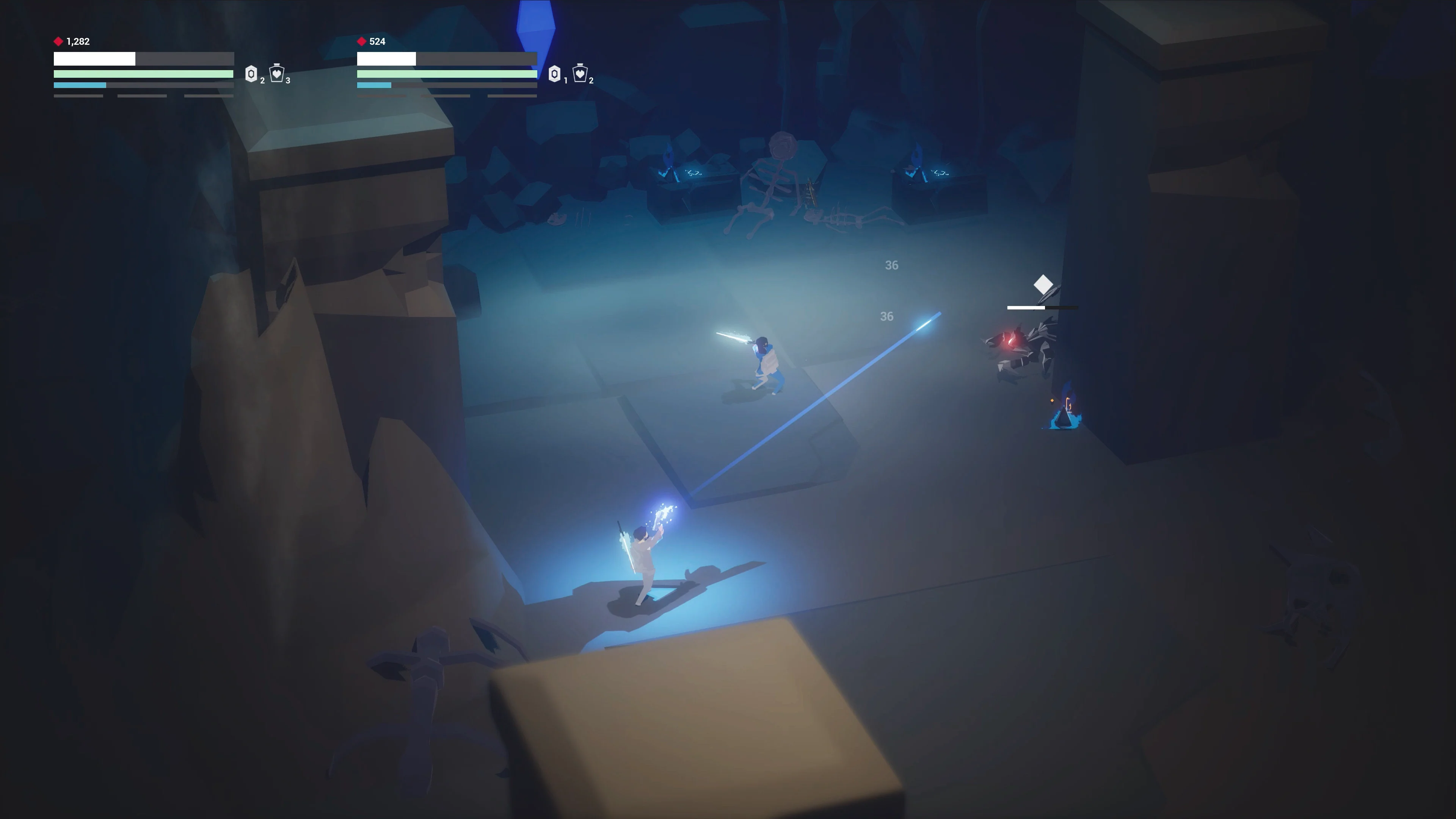Click Player 1's white health bar
This screenshot has height=819, width=1456.
(93, 58)
